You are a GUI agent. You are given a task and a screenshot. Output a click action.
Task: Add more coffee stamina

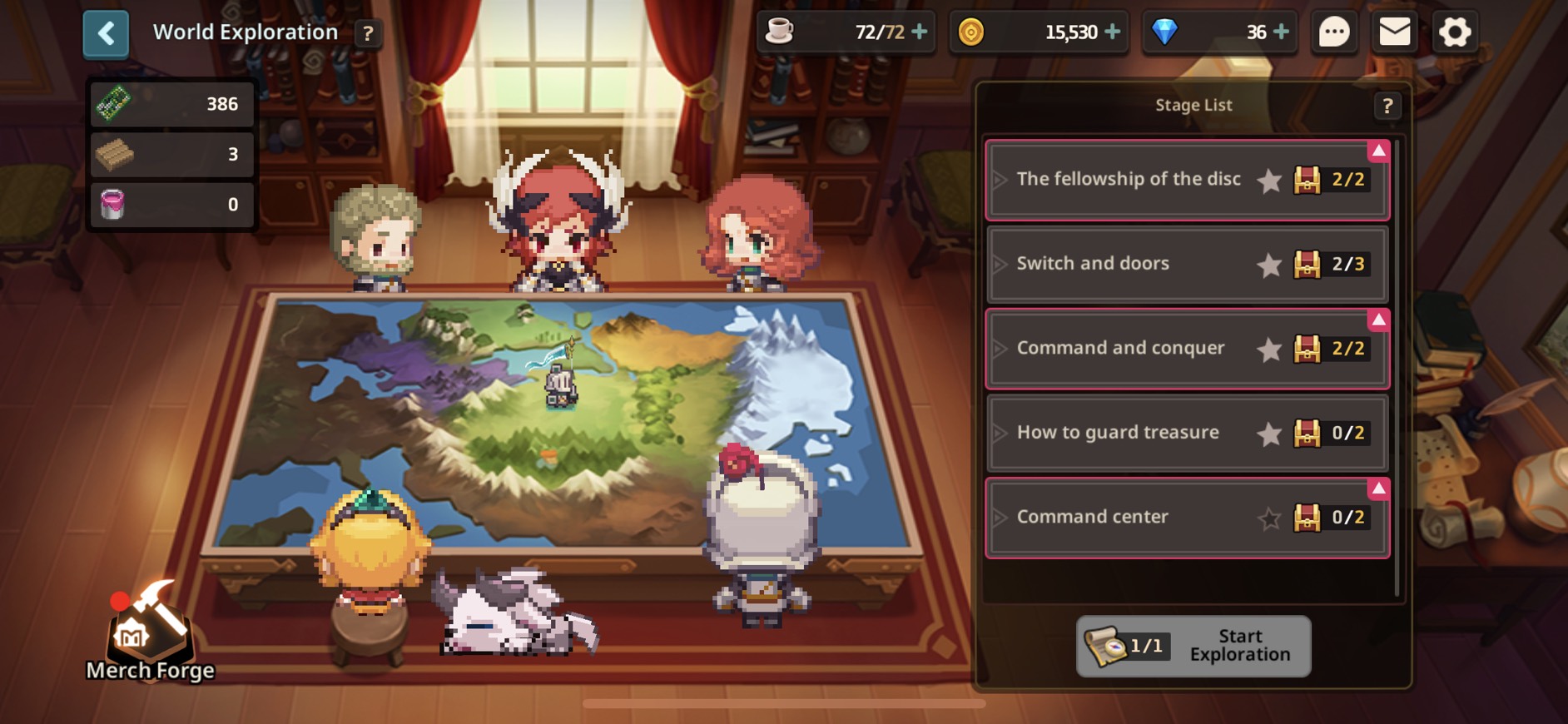pos(920,32)
